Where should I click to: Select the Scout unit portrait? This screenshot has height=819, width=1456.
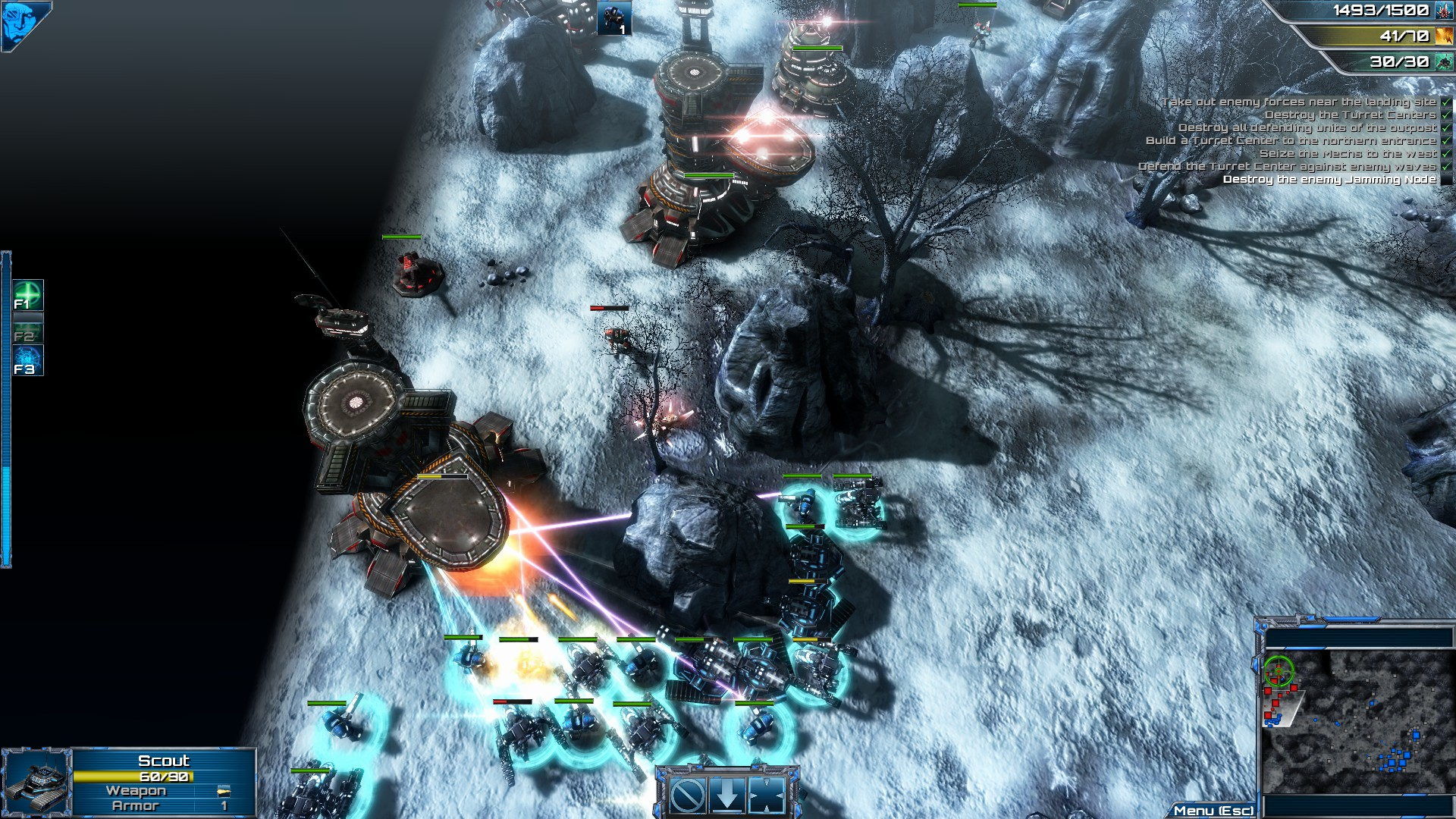click(x=36, y=783)
